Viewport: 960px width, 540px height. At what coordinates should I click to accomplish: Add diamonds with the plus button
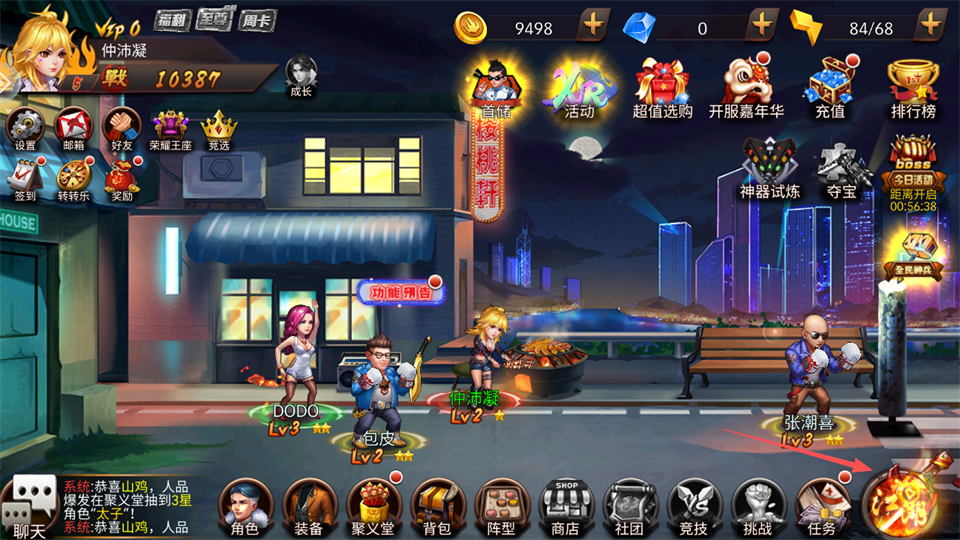pyautogui.click(x=762, y=25)
